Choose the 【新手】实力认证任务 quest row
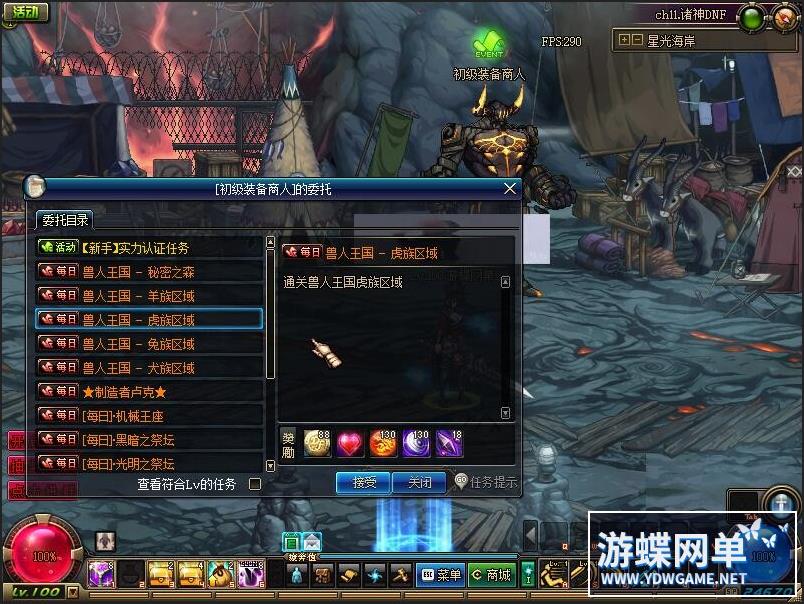This screenshot has height=604, width=804. point(149,247)
